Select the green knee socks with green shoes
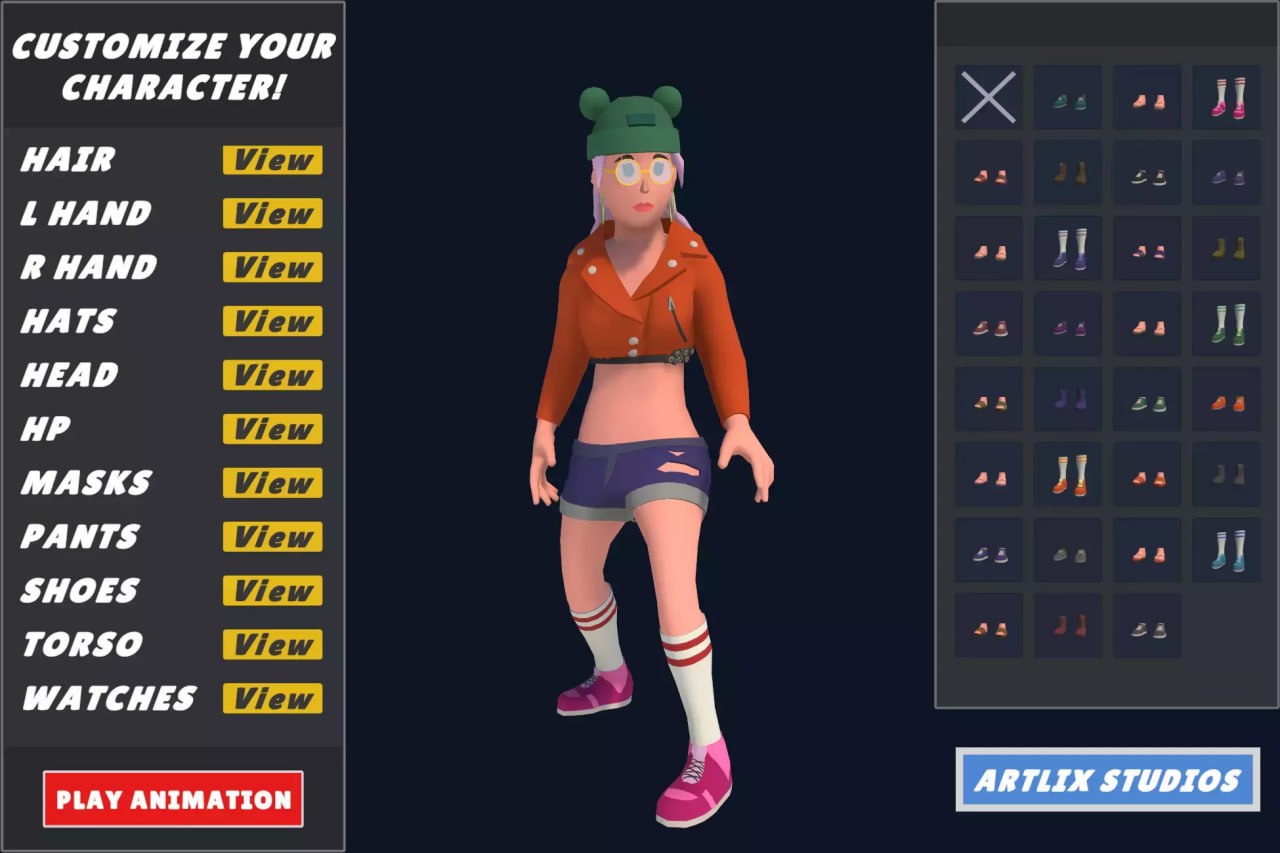This screenshot has height=853, width=1280. click(1227, 324)
